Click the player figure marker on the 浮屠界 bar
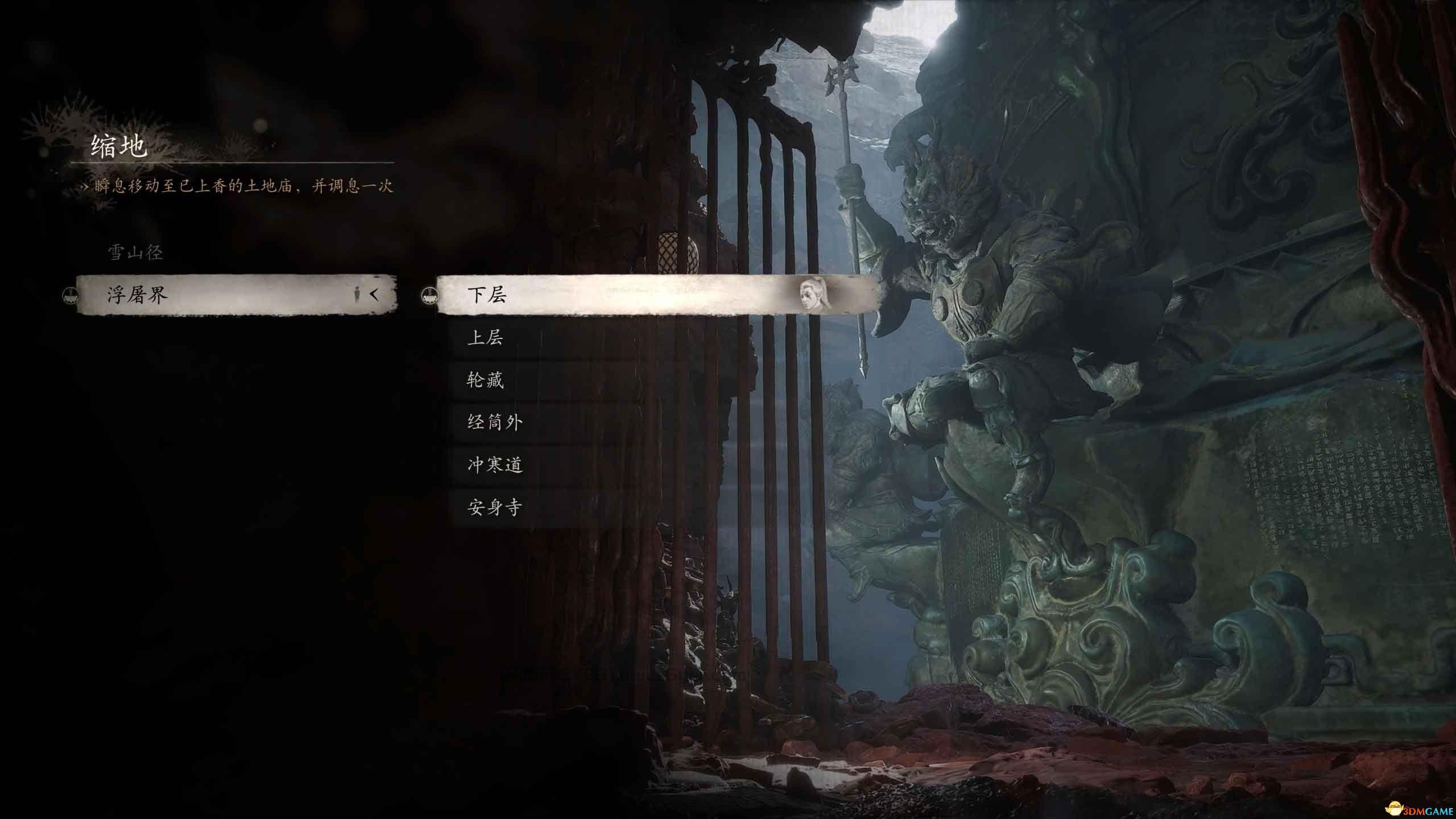The width and height of the screenshot is (1456, 819). [x=357, y=295]
